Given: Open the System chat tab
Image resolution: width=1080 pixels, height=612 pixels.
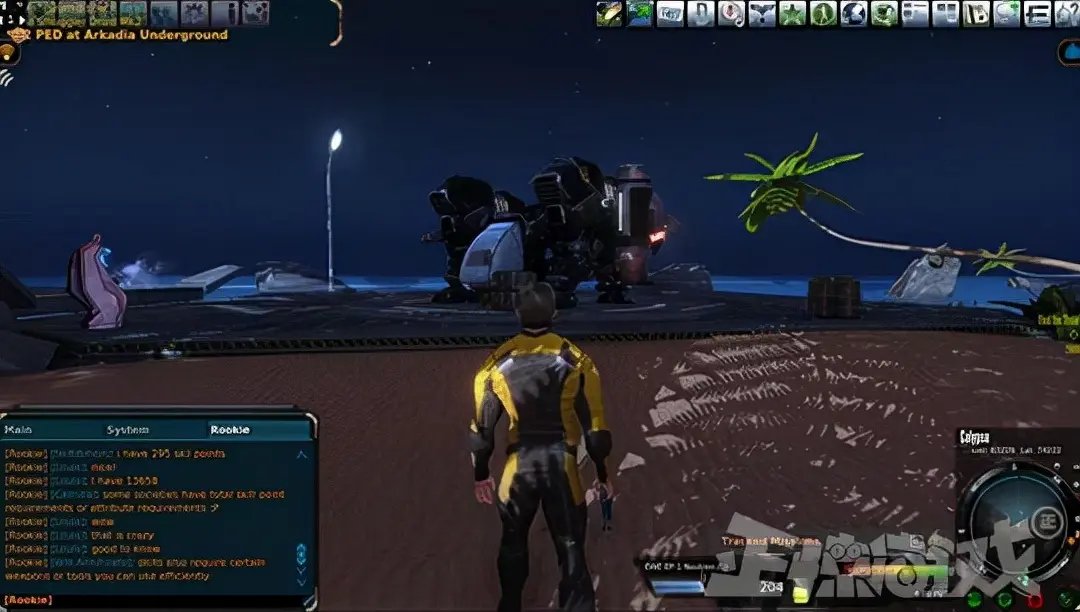Looking at the screenshot, I should coord(128,430).
